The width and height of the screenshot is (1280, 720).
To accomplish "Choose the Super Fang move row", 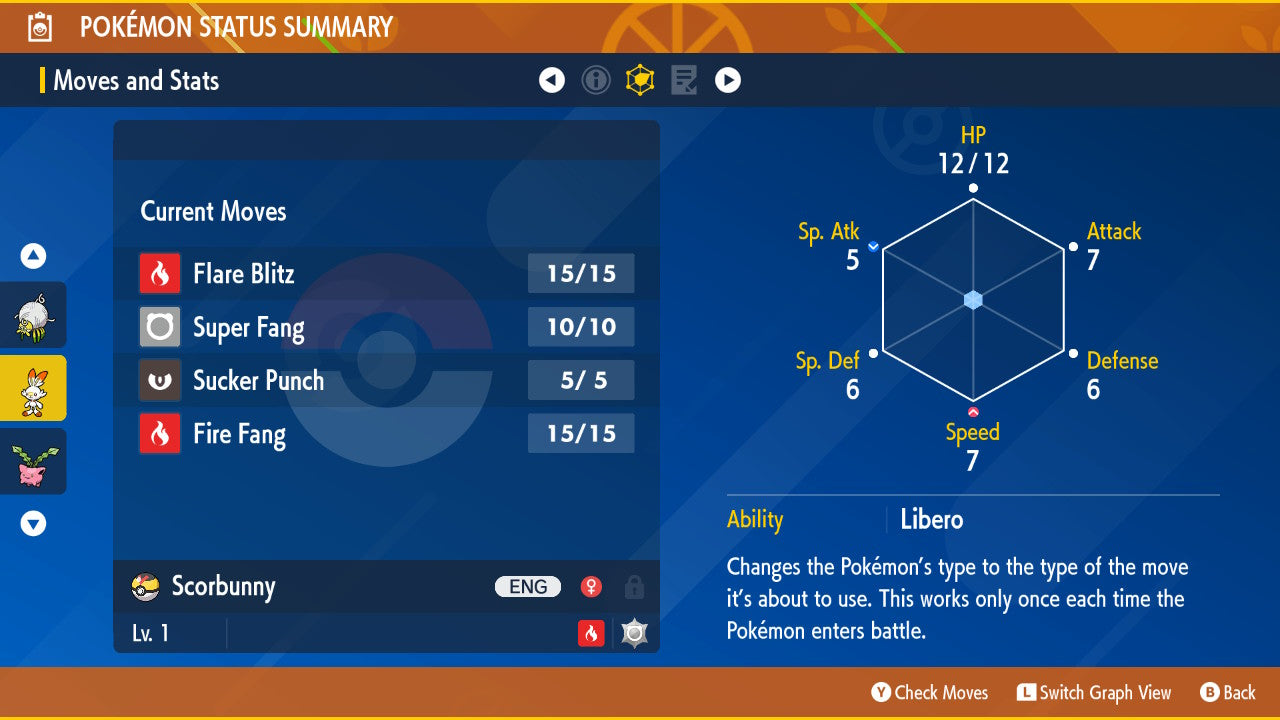I will point(386,327).
